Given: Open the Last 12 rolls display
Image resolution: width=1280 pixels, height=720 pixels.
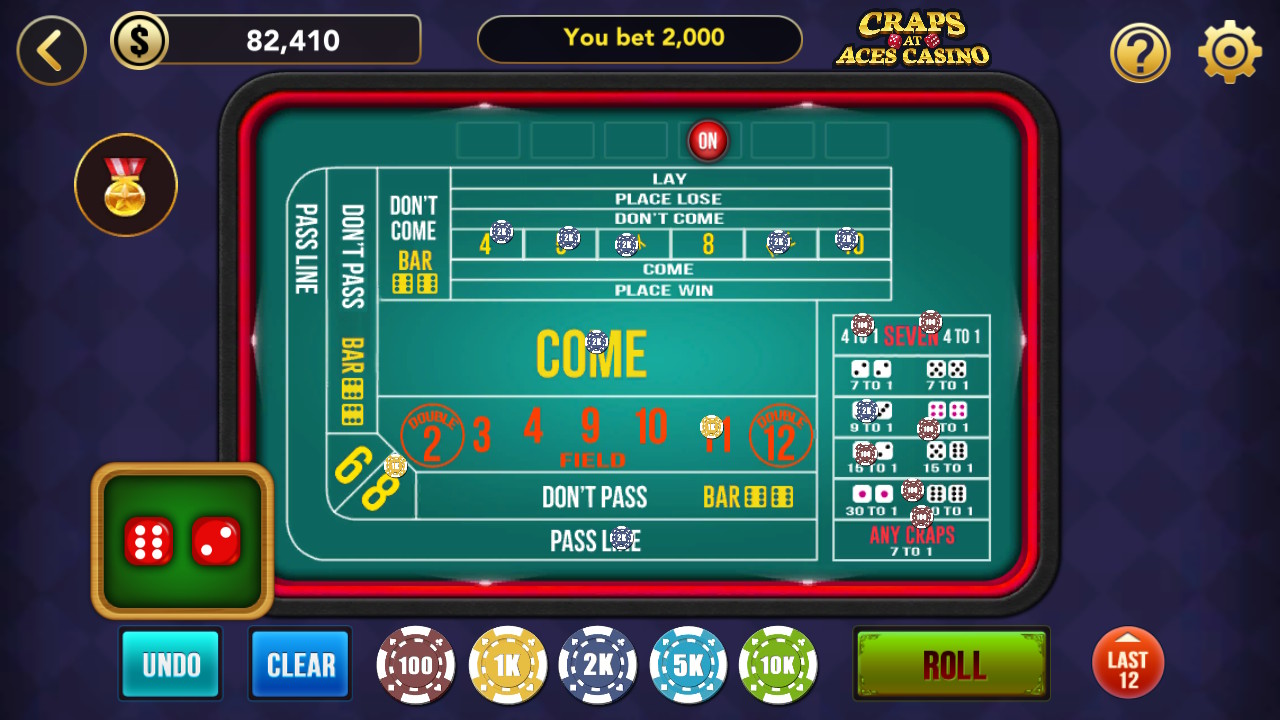Looking at the screenshot, I should (x=1128, y=663).
